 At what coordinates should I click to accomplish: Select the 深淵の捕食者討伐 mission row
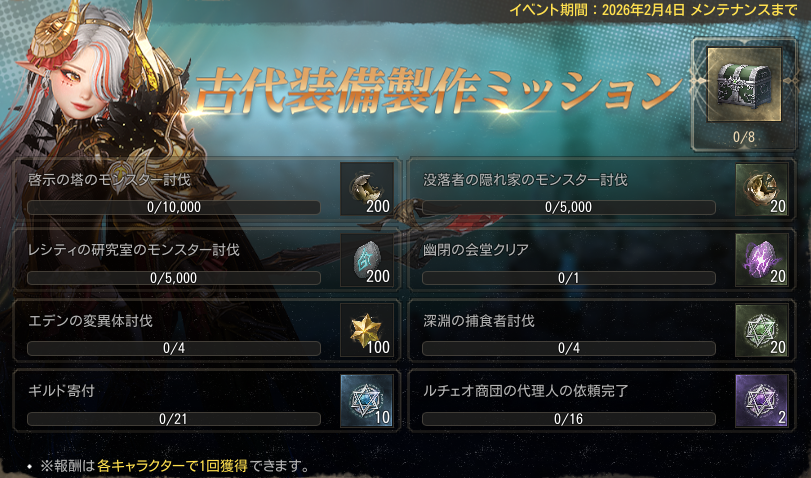(570, 331)
